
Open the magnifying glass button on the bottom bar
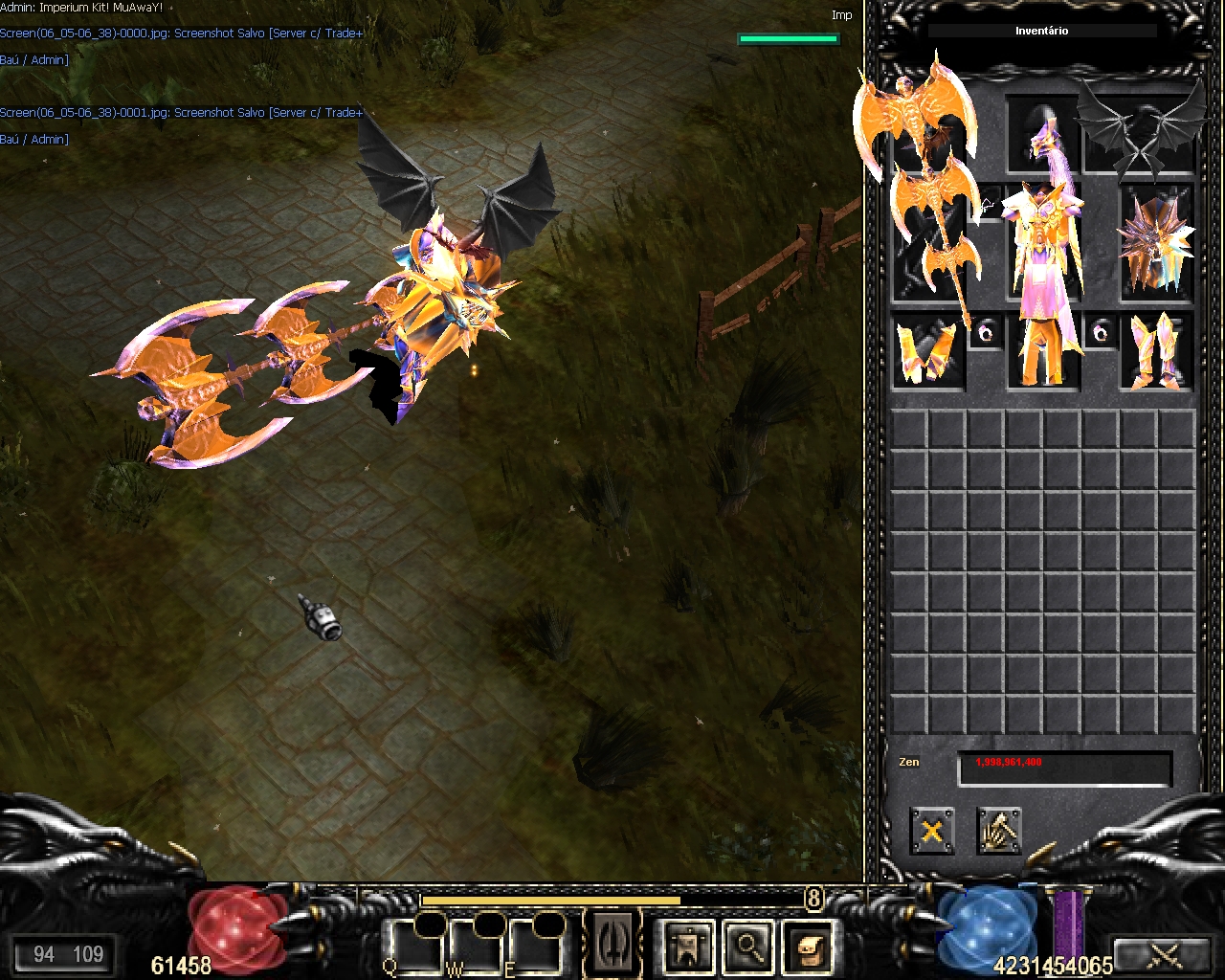(747, 947)
